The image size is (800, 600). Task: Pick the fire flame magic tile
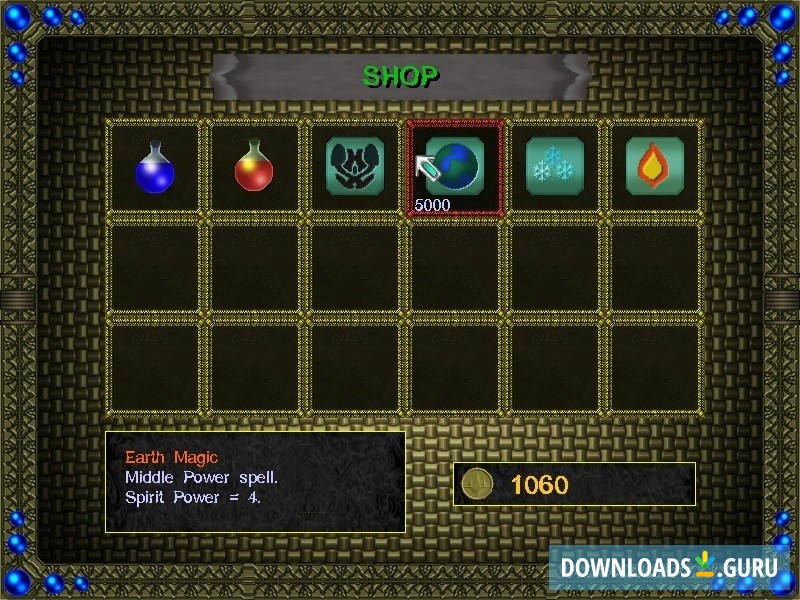[654, 166]
